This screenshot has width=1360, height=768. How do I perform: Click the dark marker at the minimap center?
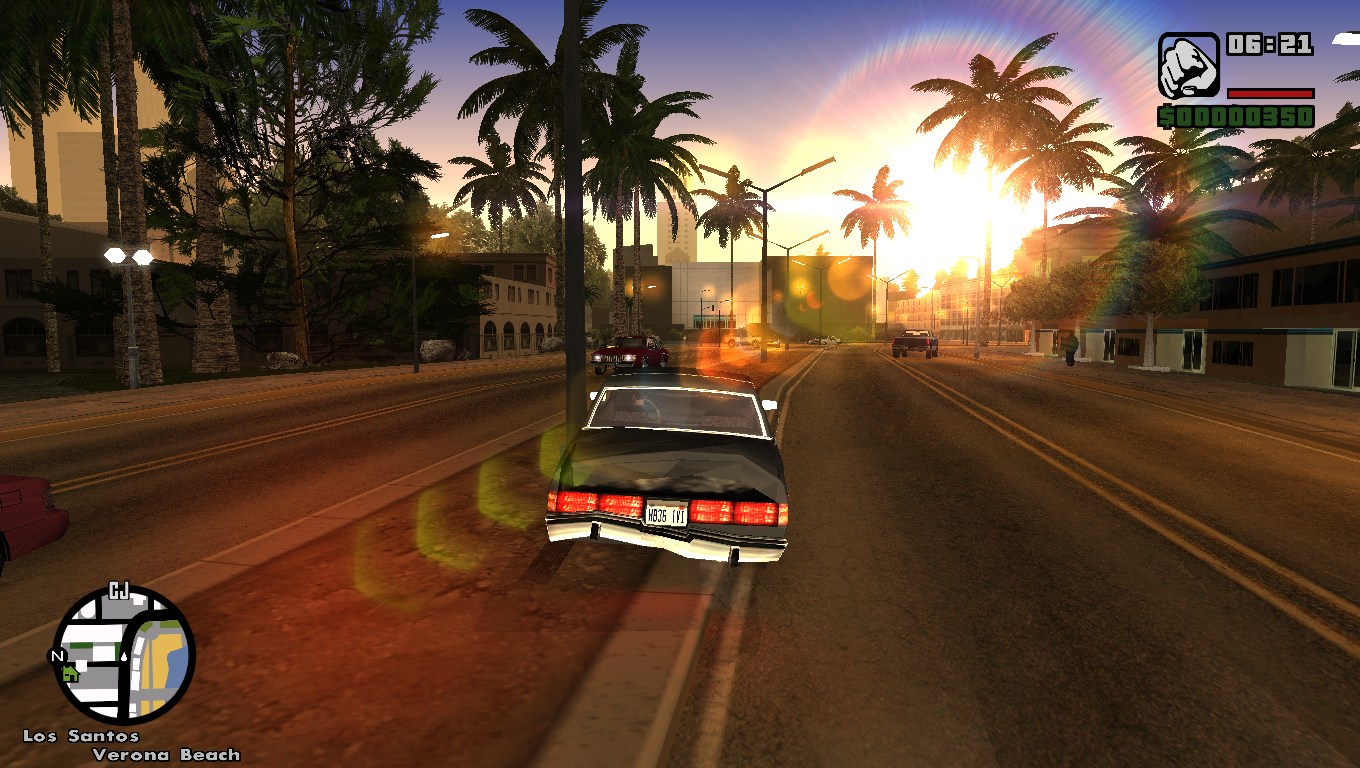(124, 657)
